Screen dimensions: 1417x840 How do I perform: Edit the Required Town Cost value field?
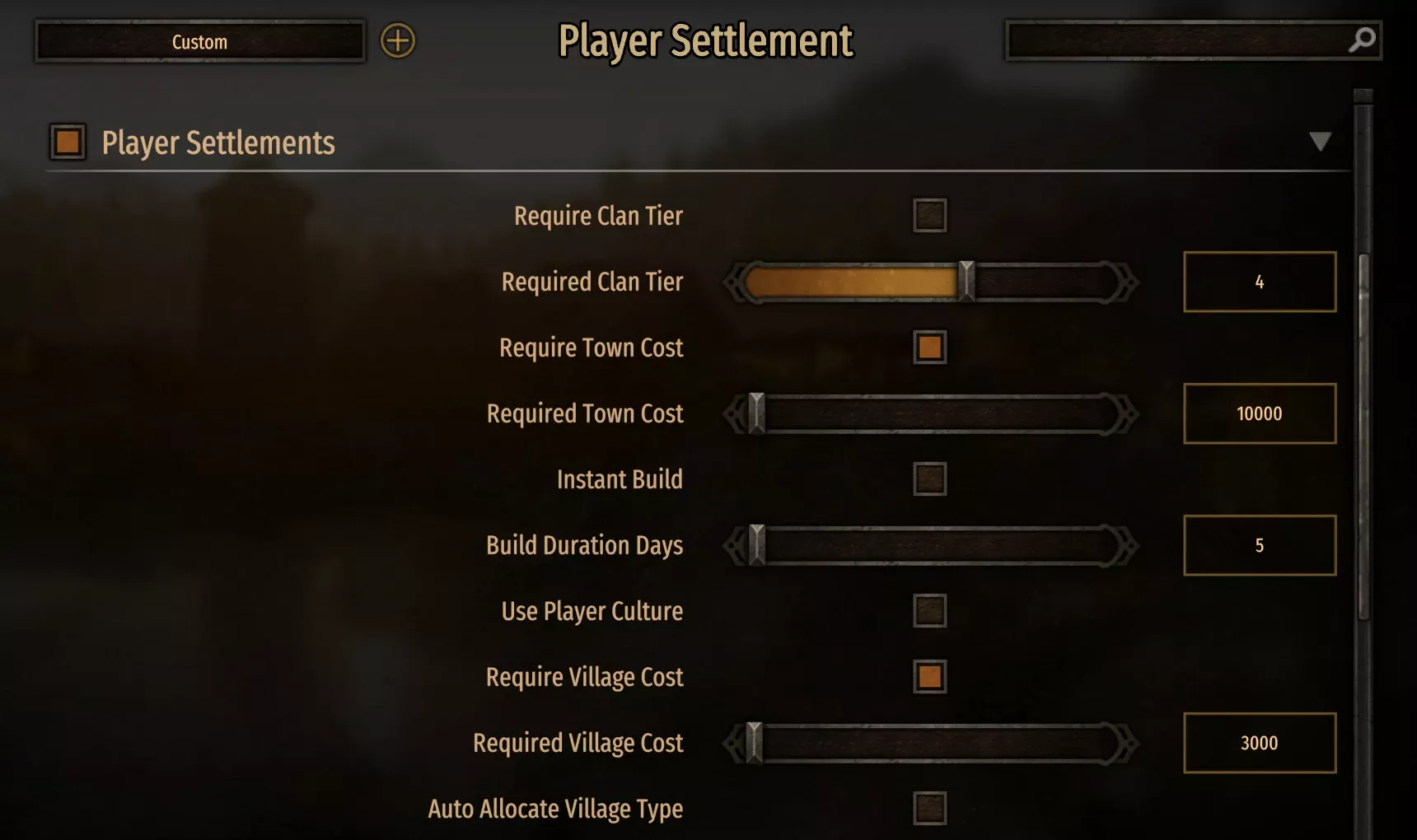1260,413
